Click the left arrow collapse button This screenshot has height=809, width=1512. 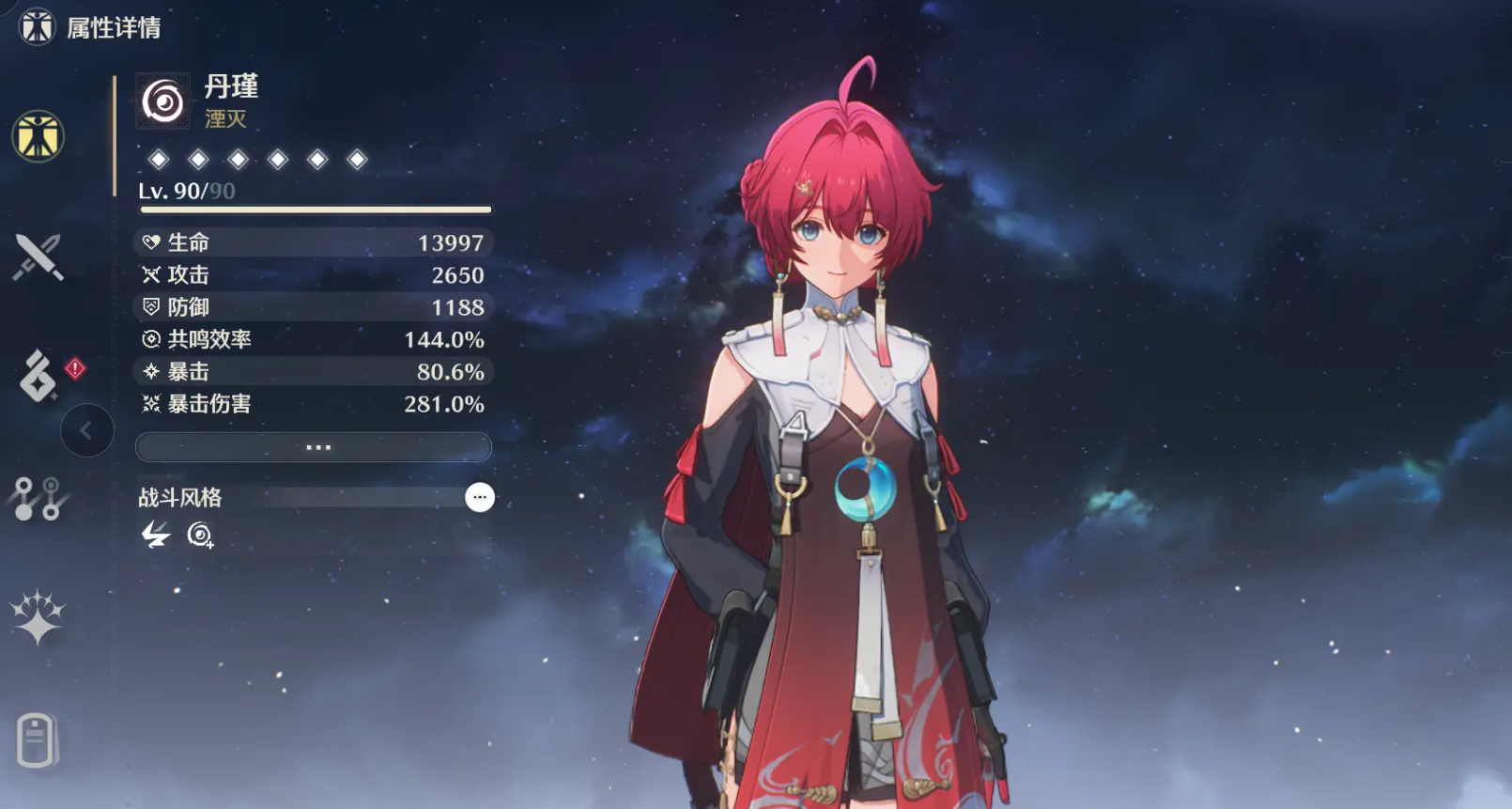coord(86,430)
